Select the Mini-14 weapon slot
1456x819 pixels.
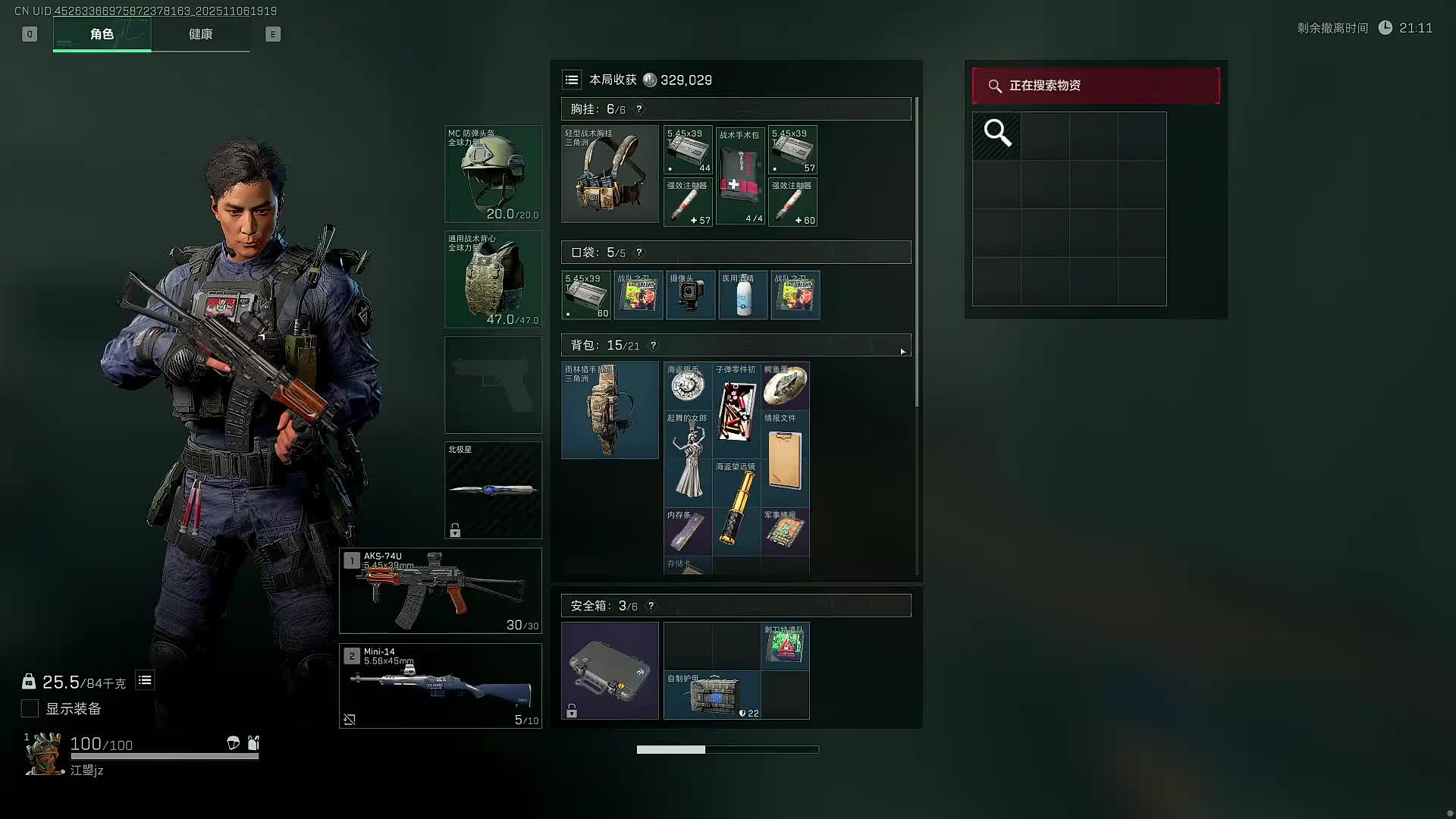click(440, 686)
